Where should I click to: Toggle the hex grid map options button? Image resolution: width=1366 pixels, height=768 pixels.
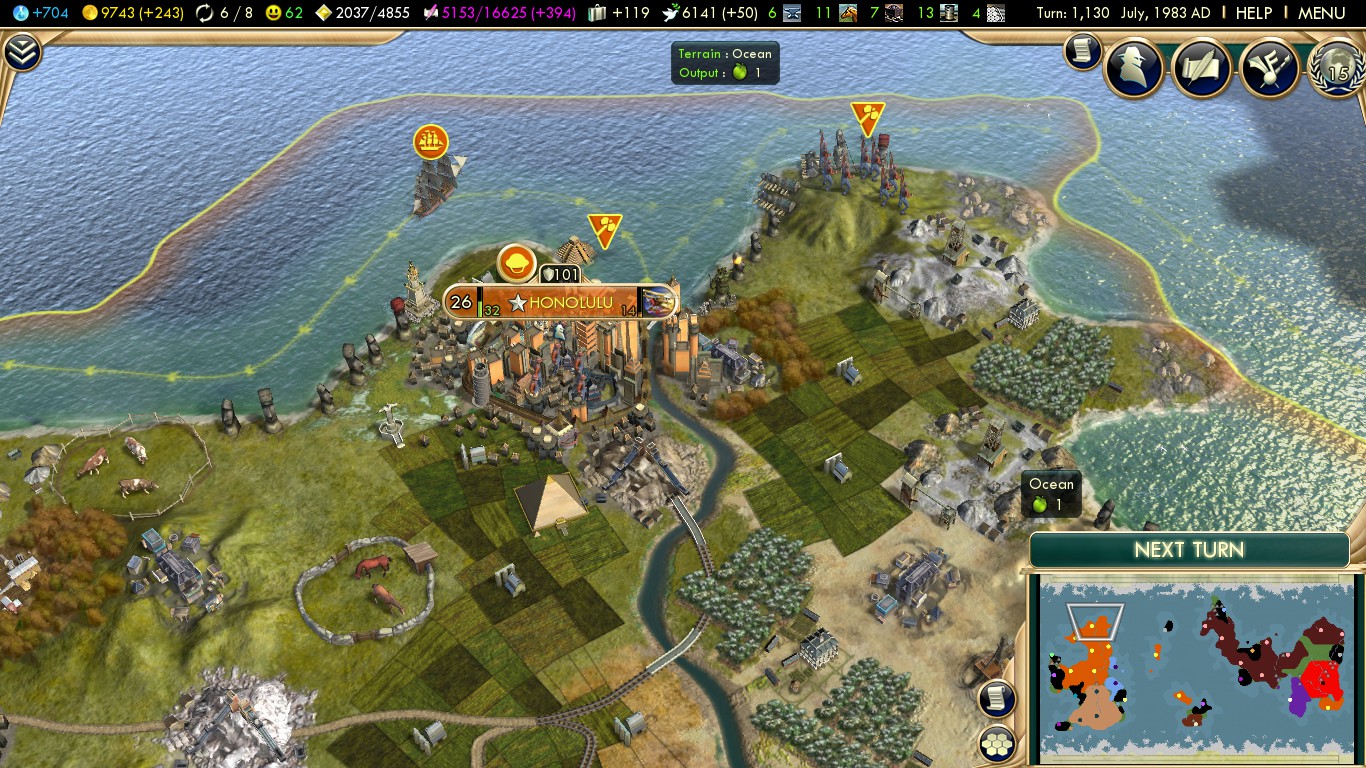coord(997,743)
